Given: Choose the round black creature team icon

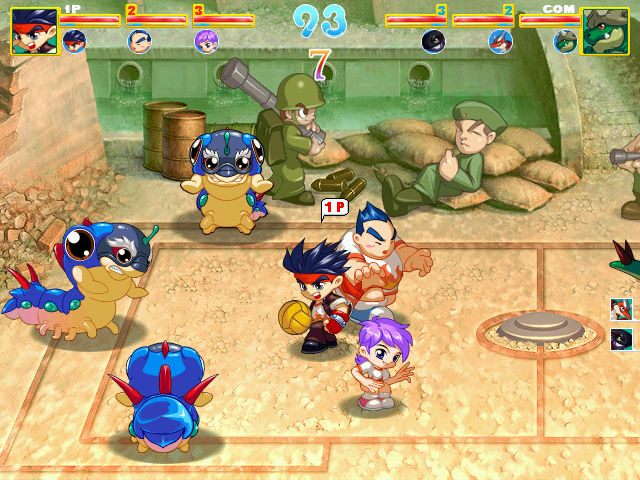Looking at the screenshot, I should tap(433, 41).
